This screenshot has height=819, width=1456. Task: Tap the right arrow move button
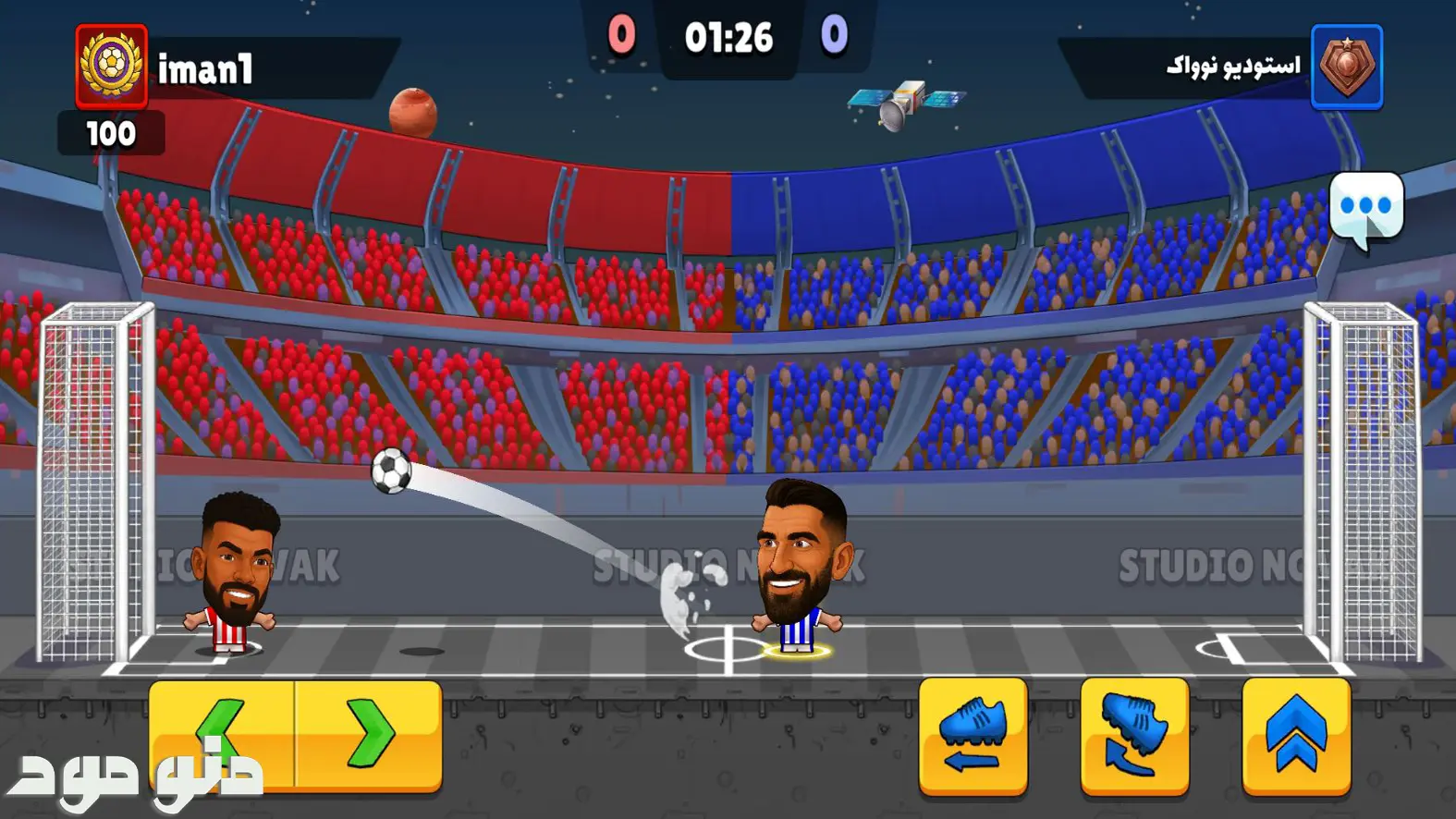369,735
